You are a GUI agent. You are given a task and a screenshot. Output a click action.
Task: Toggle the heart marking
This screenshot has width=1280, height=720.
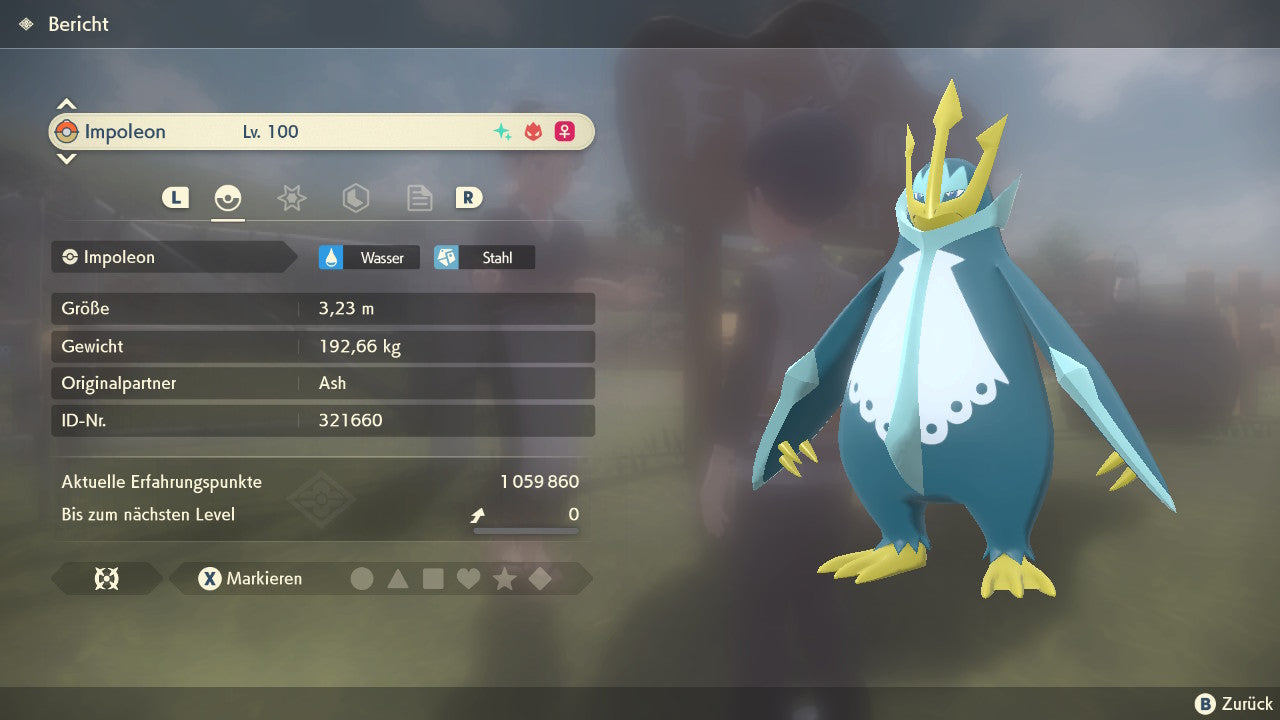coord(468,578)
